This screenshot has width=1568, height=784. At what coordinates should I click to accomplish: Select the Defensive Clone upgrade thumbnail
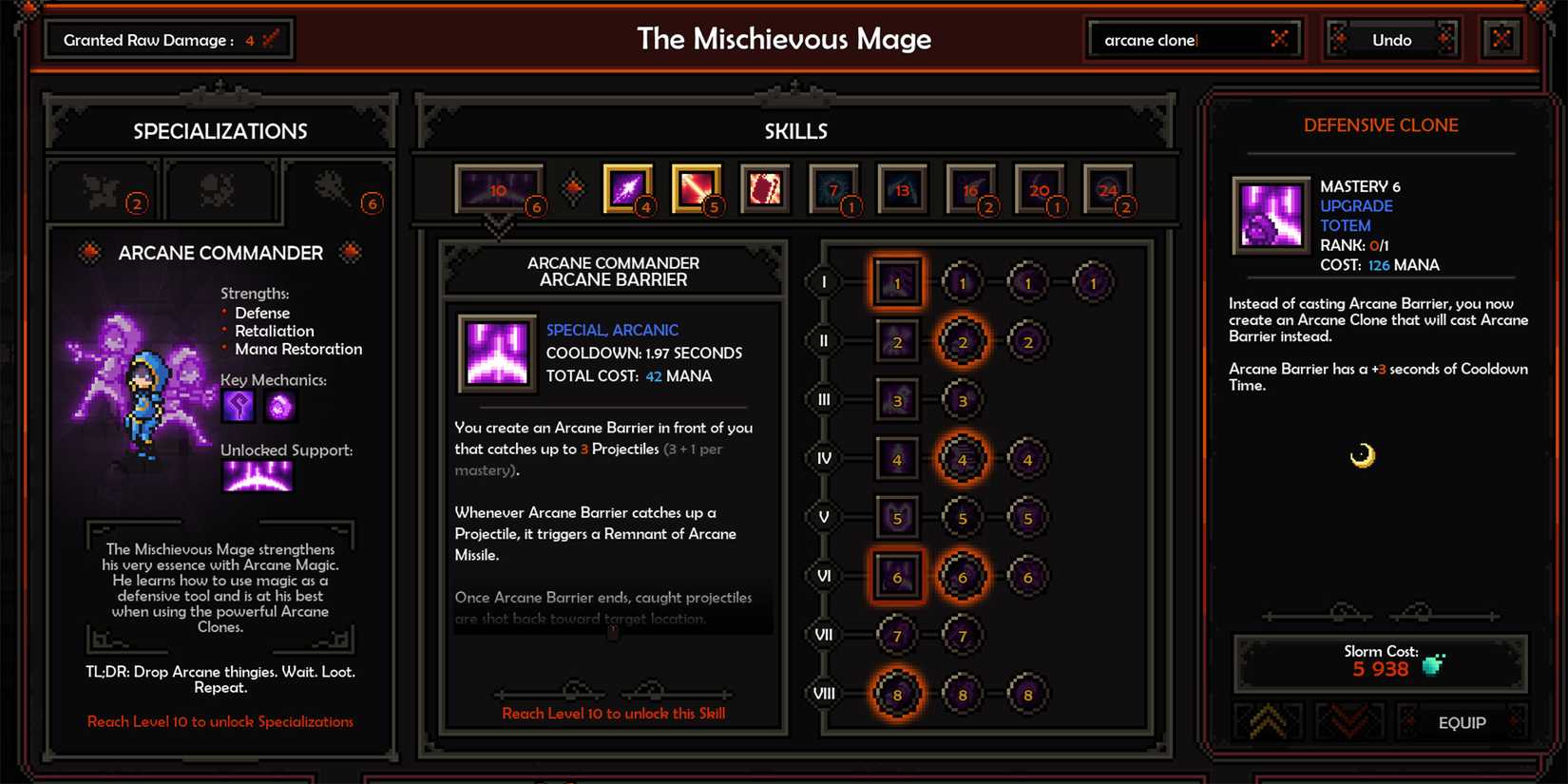click(1271, 215)
